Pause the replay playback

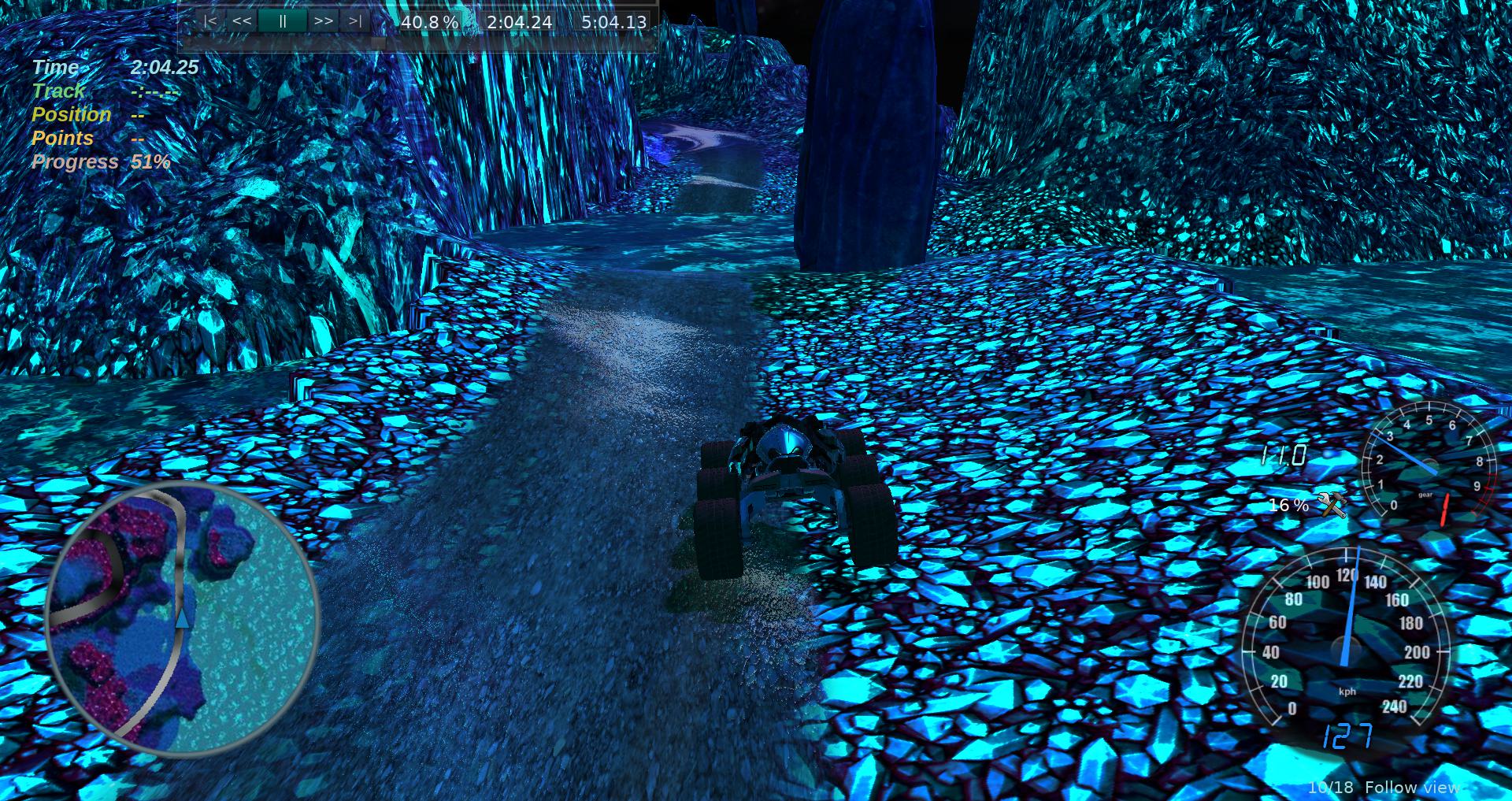pyautogui.click(x=282, y=21)
